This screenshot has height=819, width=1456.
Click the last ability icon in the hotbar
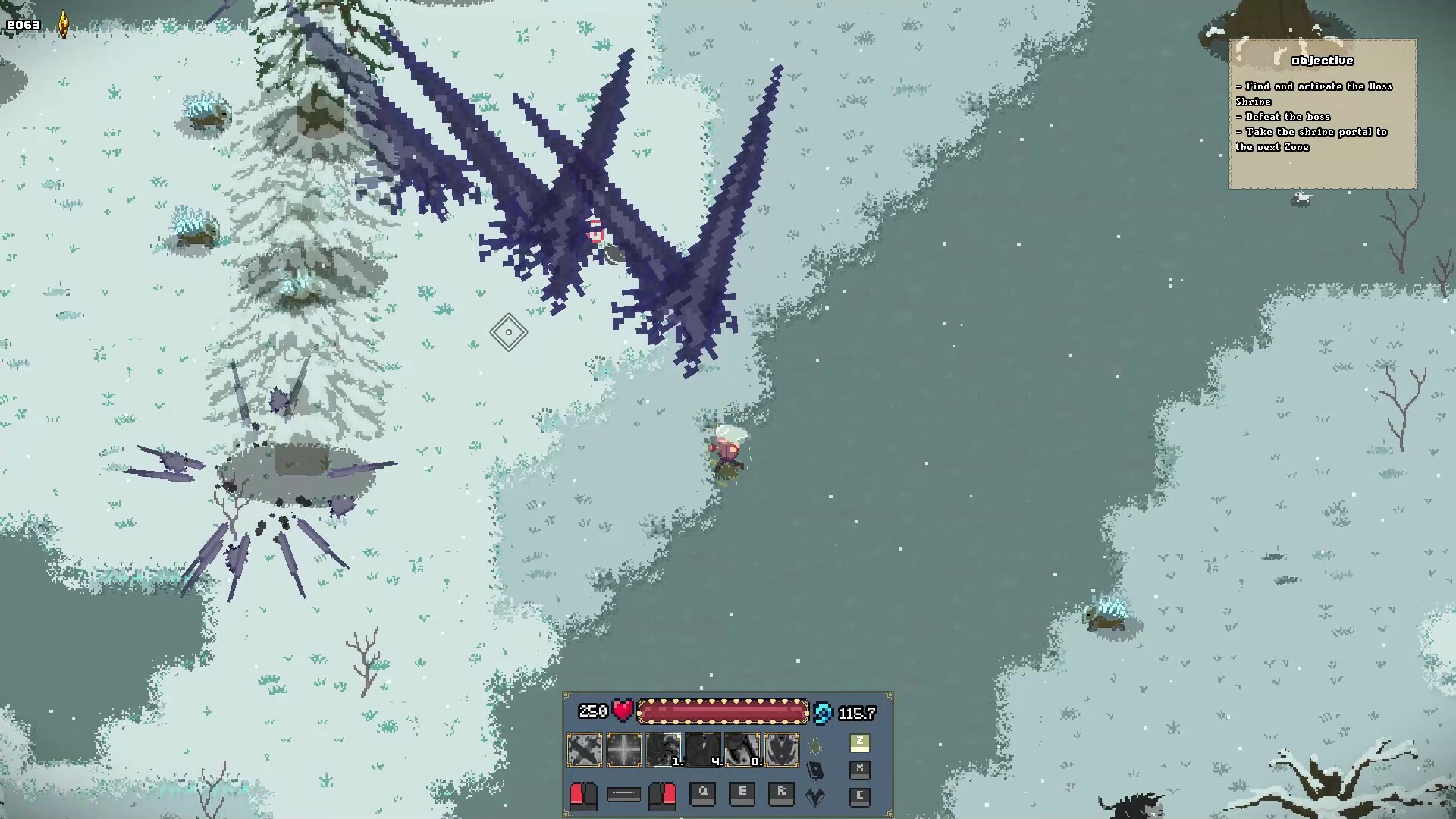pyautogui.click(x=781, y=749)
